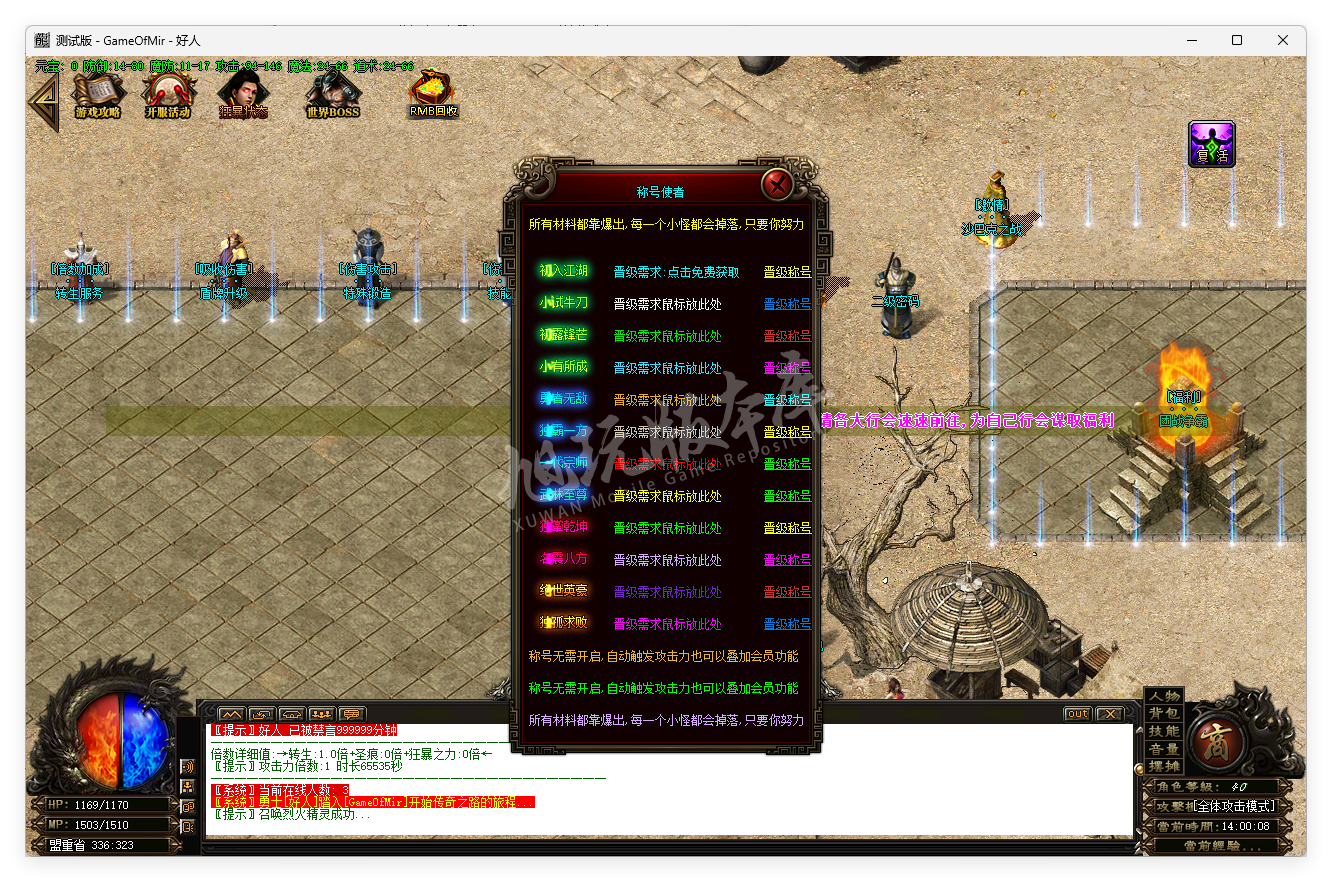Screen dimensions: 1332x882
Task: Select the chat bubble icon in chat toolbar
Action: 352,713
